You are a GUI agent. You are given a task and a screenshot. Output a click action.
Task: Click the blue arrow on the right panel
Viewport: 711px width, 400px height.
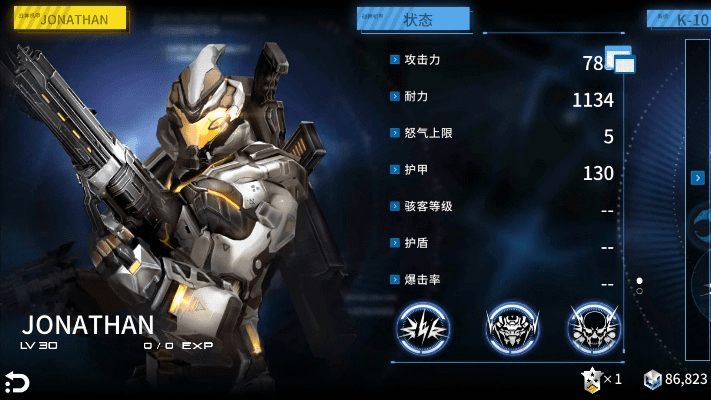tap(696, 177)
